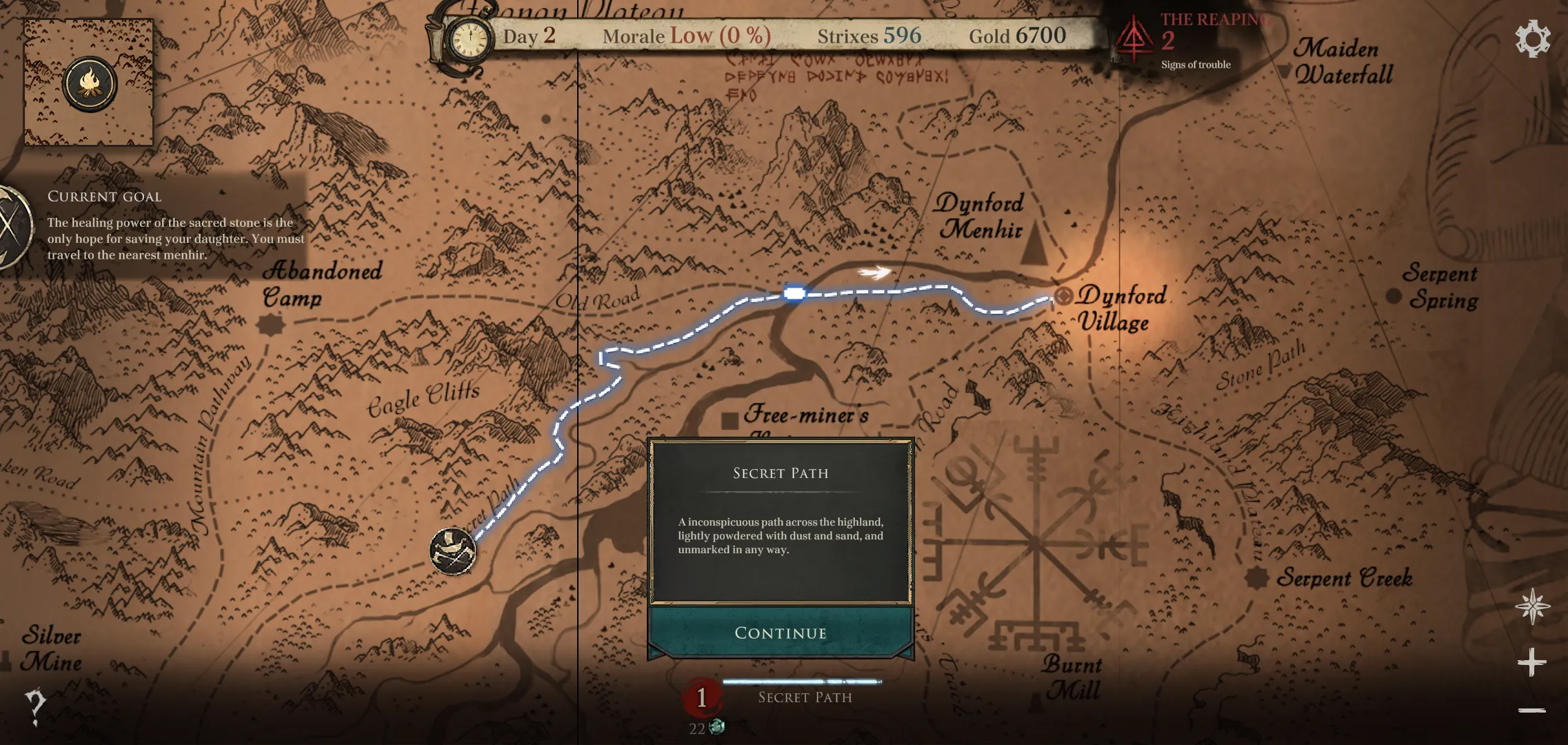Select the campfire icon thumbnail
The image size is (1568, 745).
coord(90,83)
